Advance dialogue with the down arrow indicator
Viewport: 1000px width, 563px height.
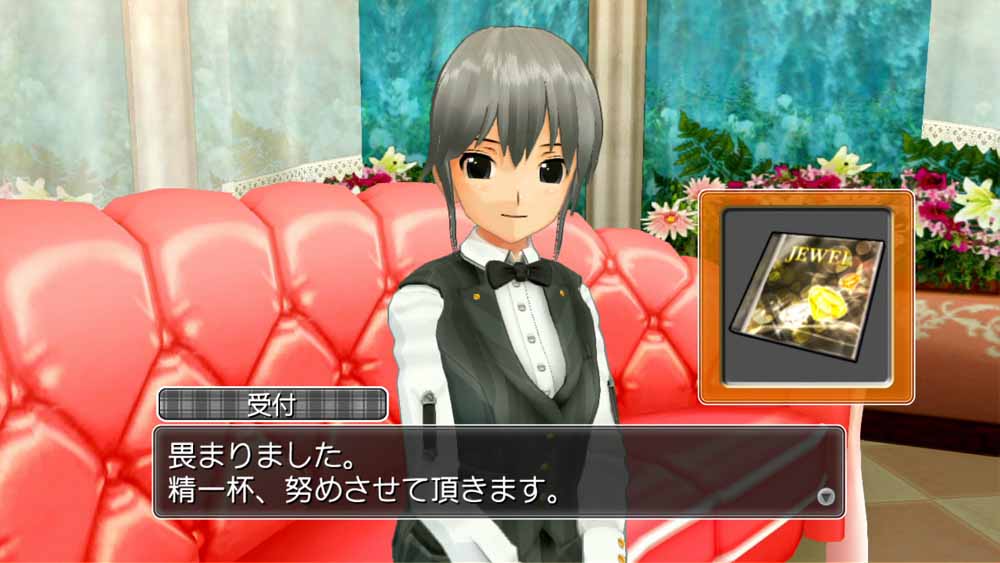coord(826,496)
